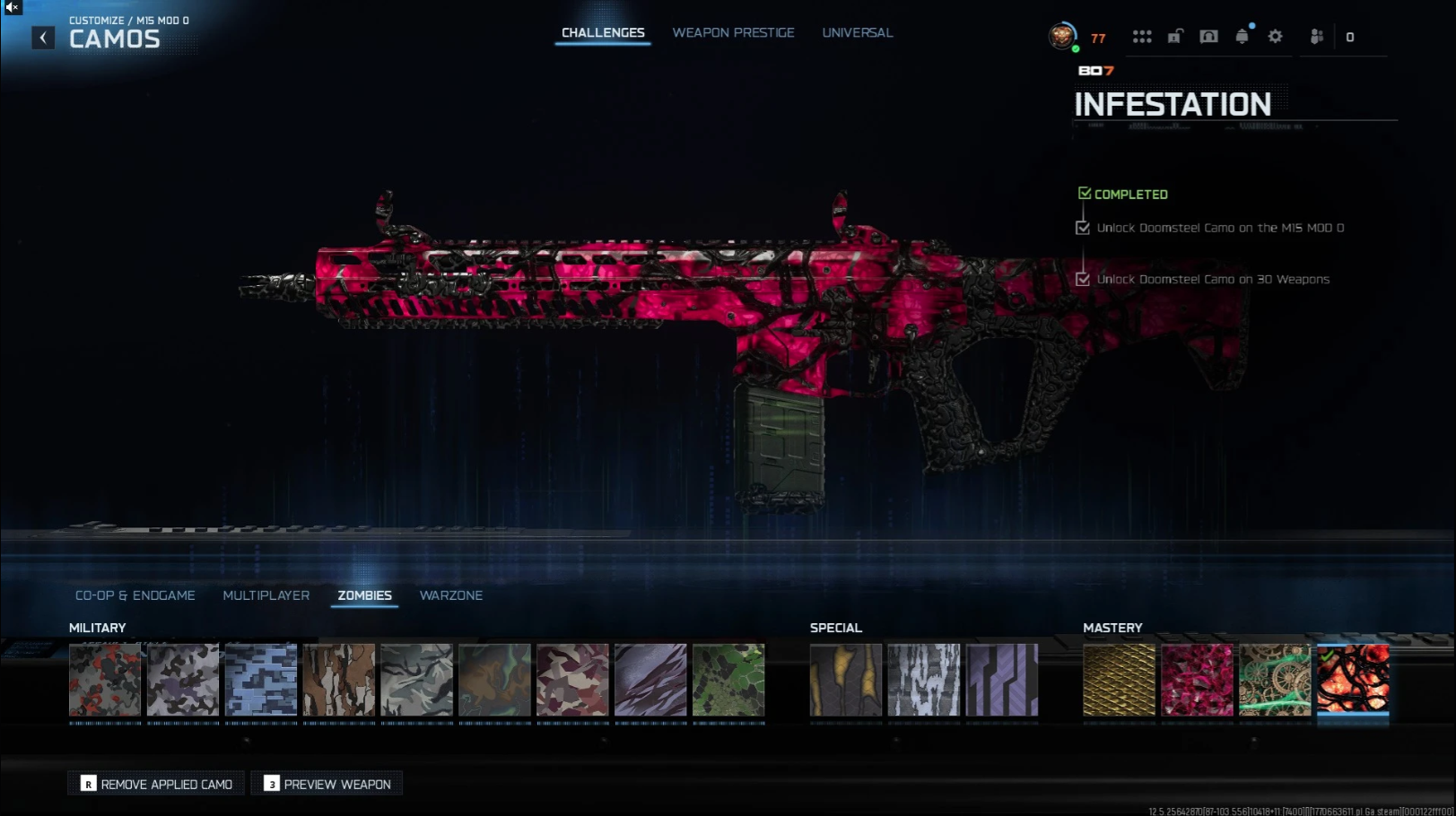This screenshot has height=816, width=1456.
Task: Open the notifications bell
Action: 1242,37
